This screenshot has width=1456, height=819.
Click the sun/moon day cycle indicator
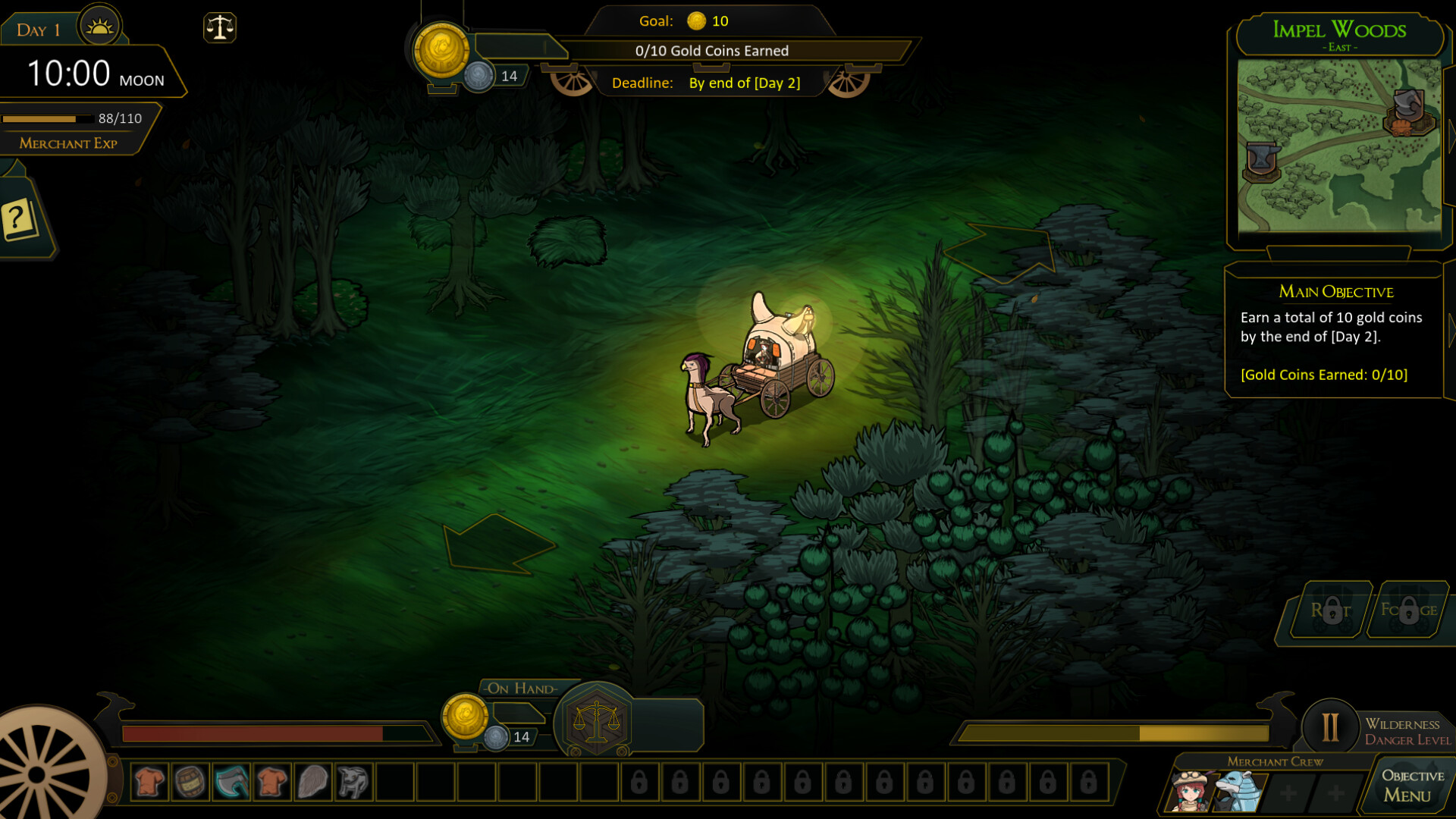99,25
